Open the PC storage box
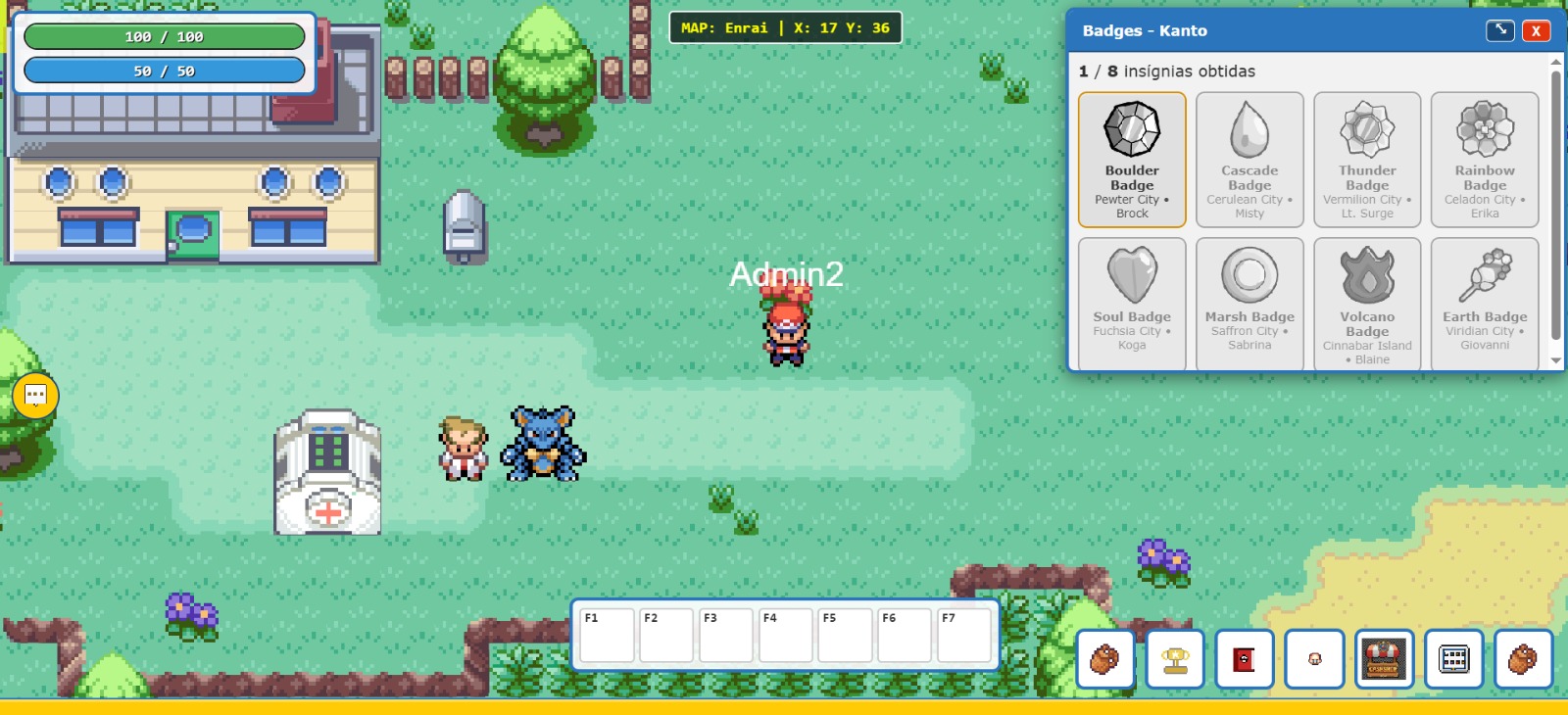Image resolution: width=1568 pixels, height=715 pixels. tap(1453, 660)
